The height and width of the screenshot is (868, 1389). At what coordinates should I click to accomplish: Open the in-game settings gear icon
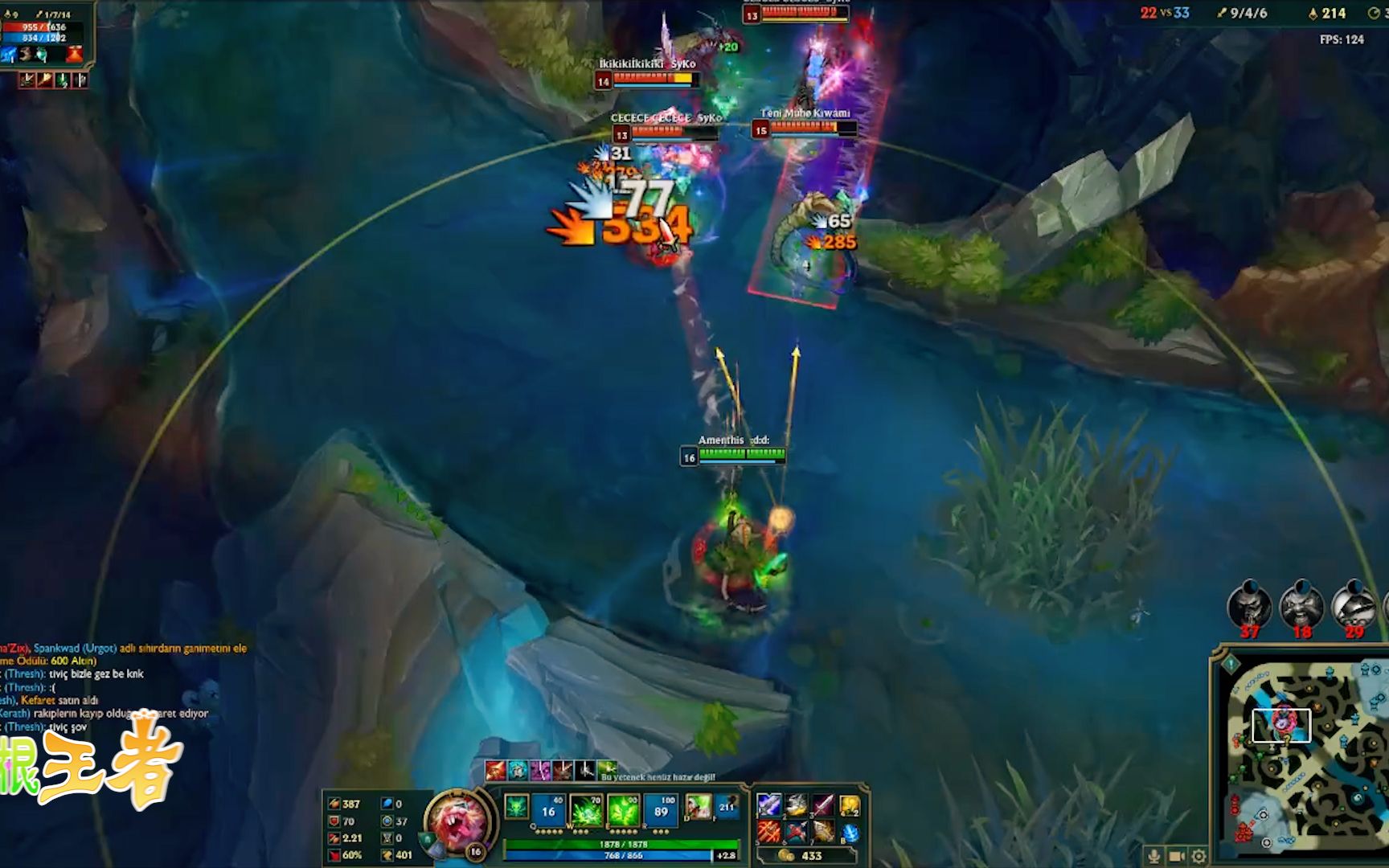click(x=1198, y=855)
